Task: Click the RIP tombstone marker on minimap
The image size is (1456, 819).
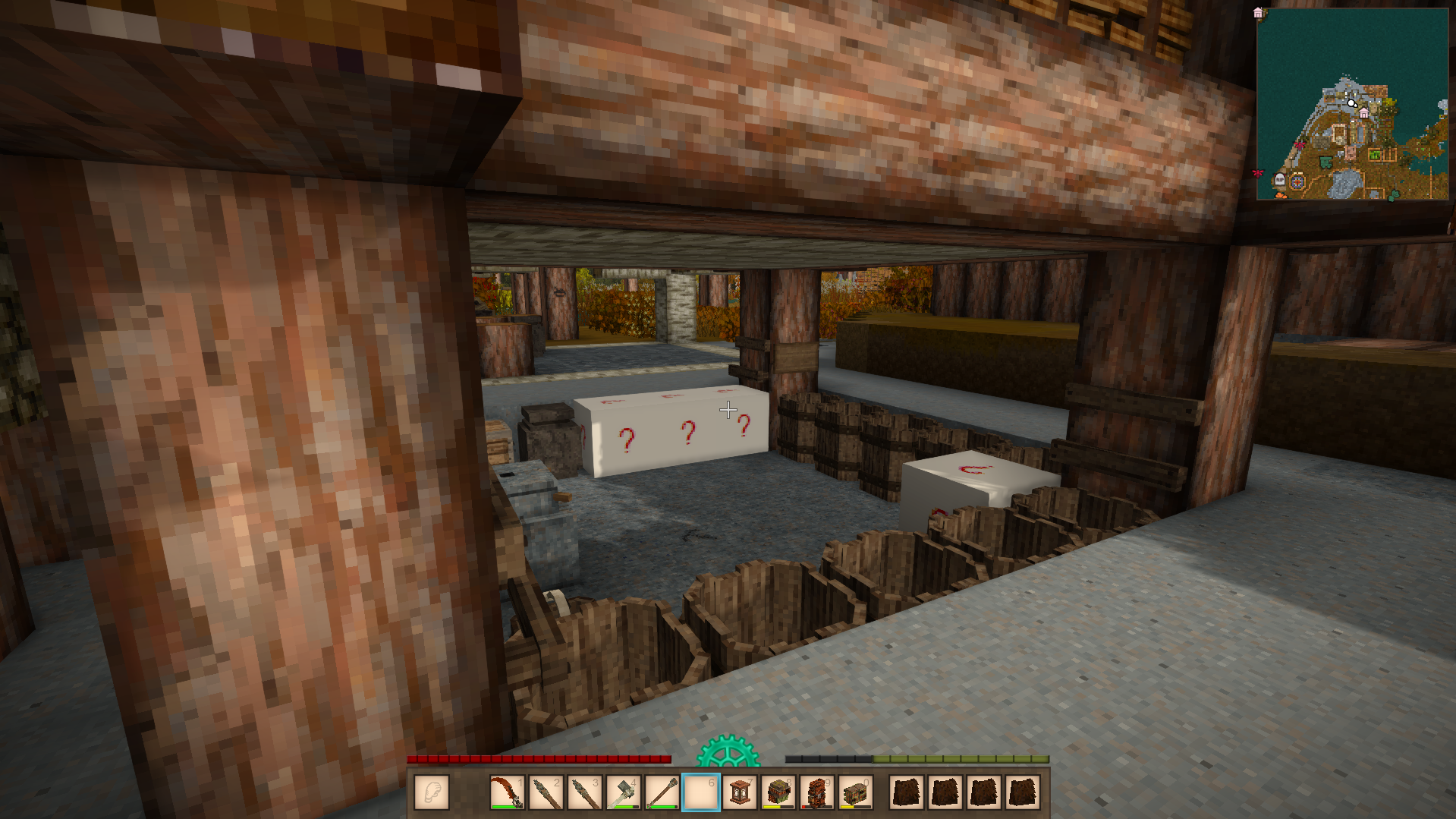Action: pyautogui.click(x=1280, y=180)
